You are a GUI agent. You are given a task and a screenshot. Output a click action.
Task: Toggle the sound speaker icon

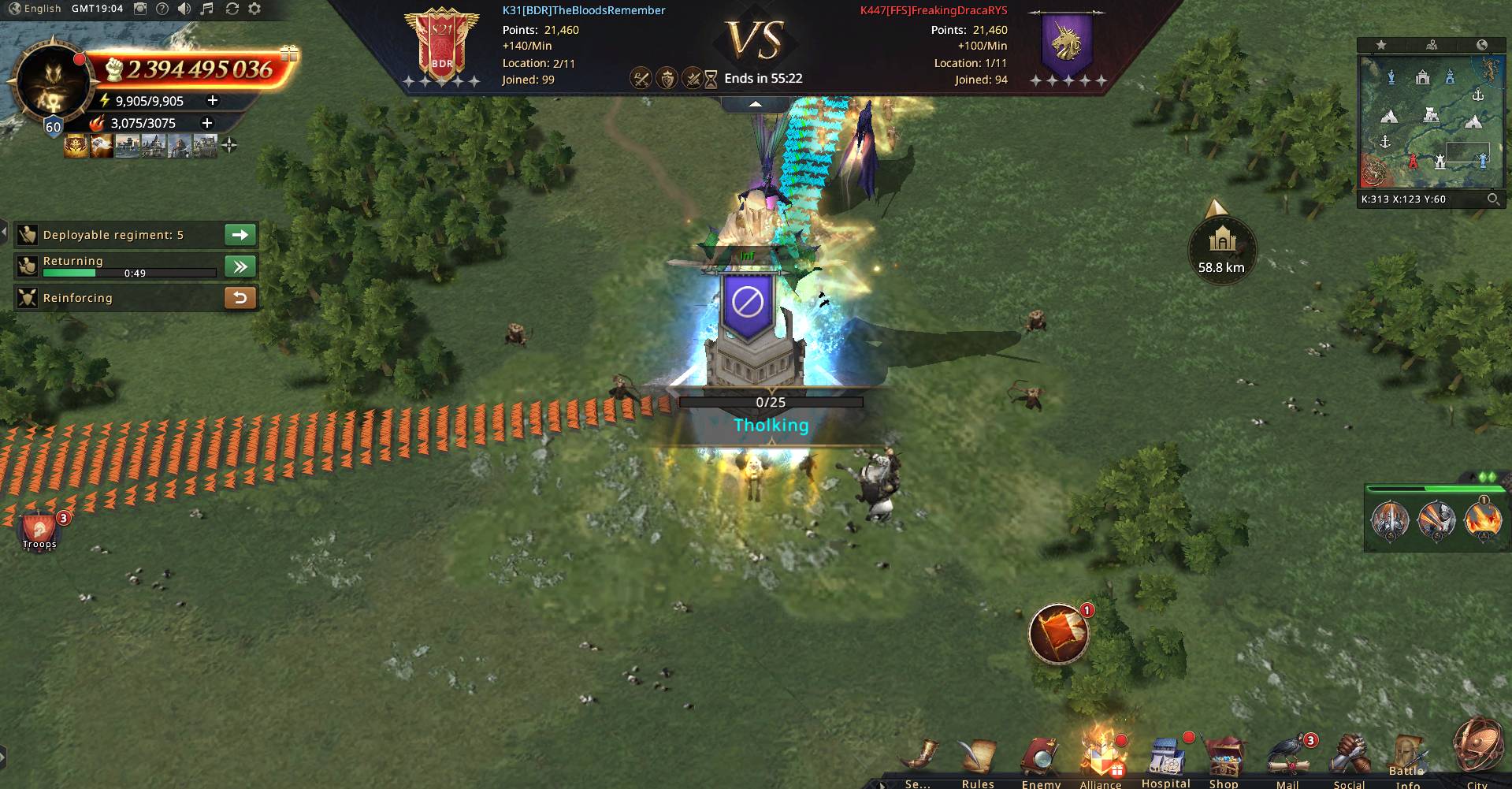click(x=184, y=9)
